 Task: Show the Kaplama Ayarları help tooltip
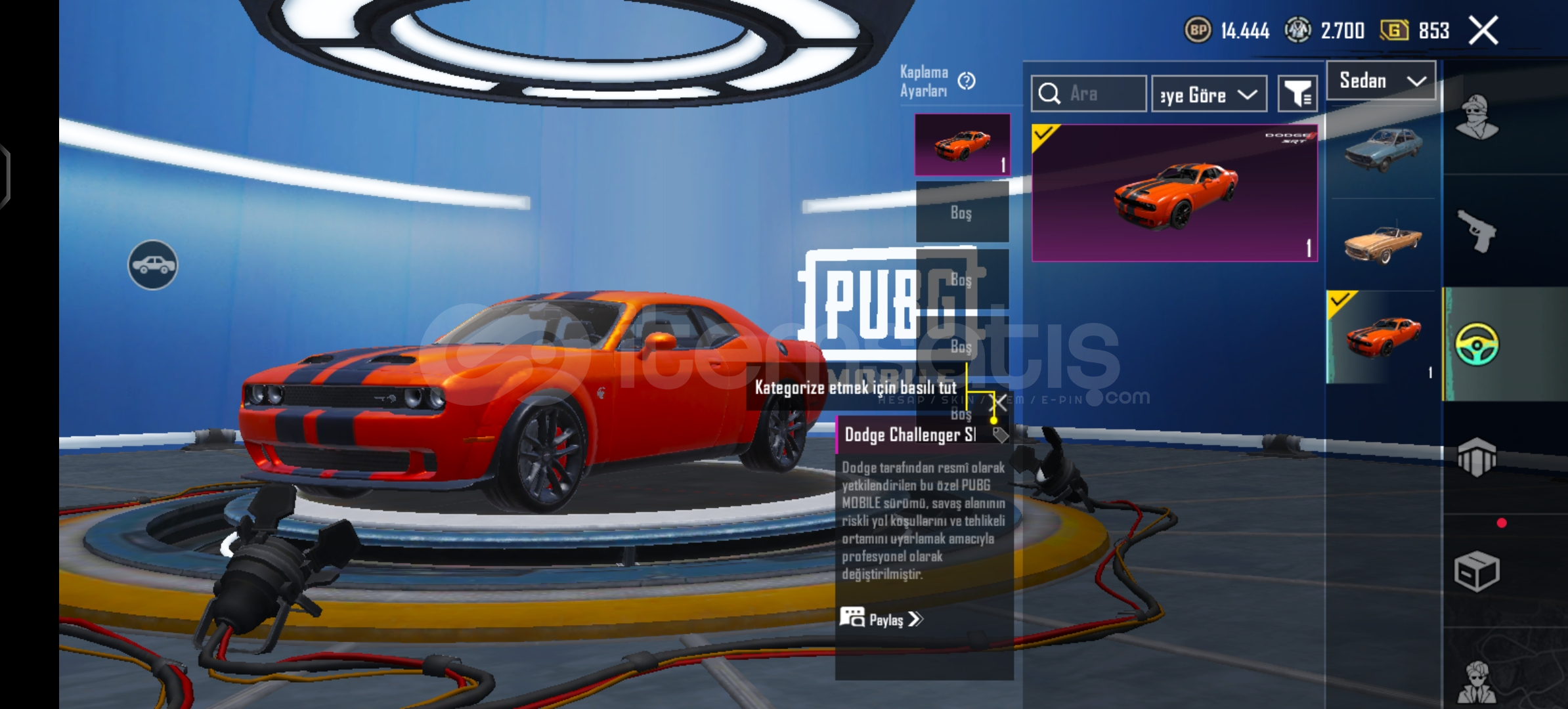967,81
